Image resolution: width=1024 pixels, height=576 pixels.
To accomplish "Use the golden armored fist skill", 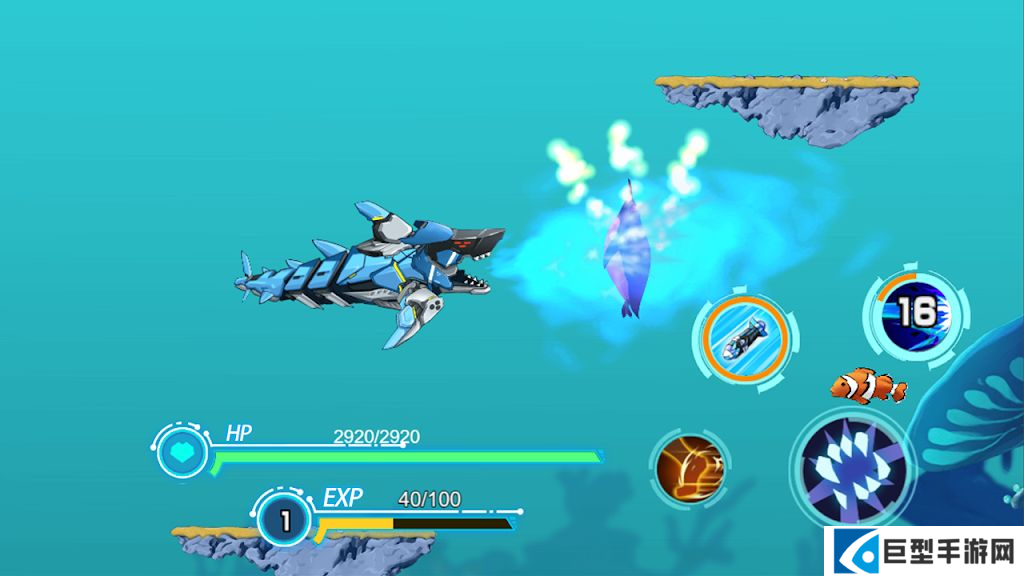I will click(x=691, y=468).
